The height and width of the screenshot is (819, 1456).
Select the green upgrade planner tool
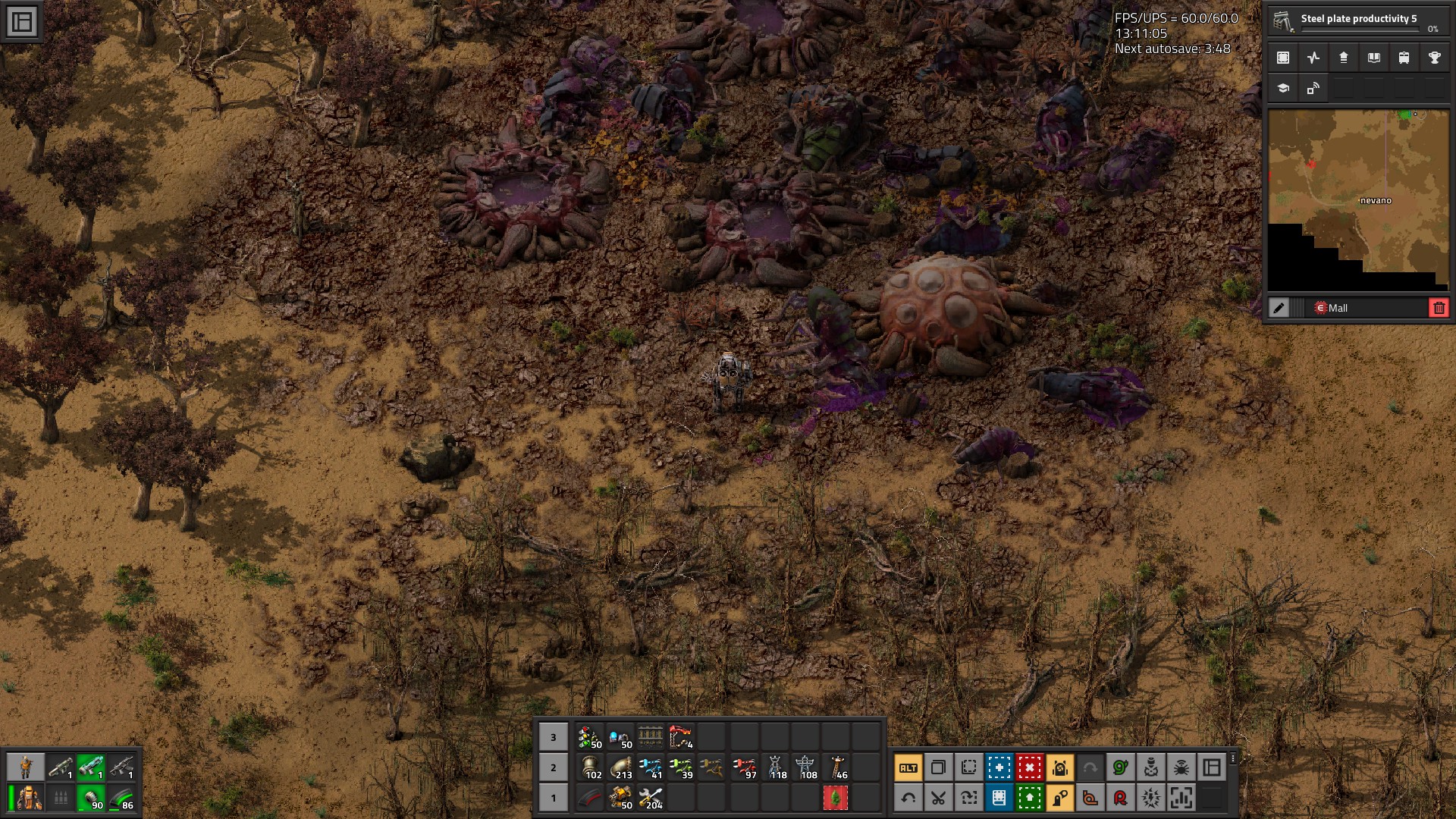click(1029, 798)
